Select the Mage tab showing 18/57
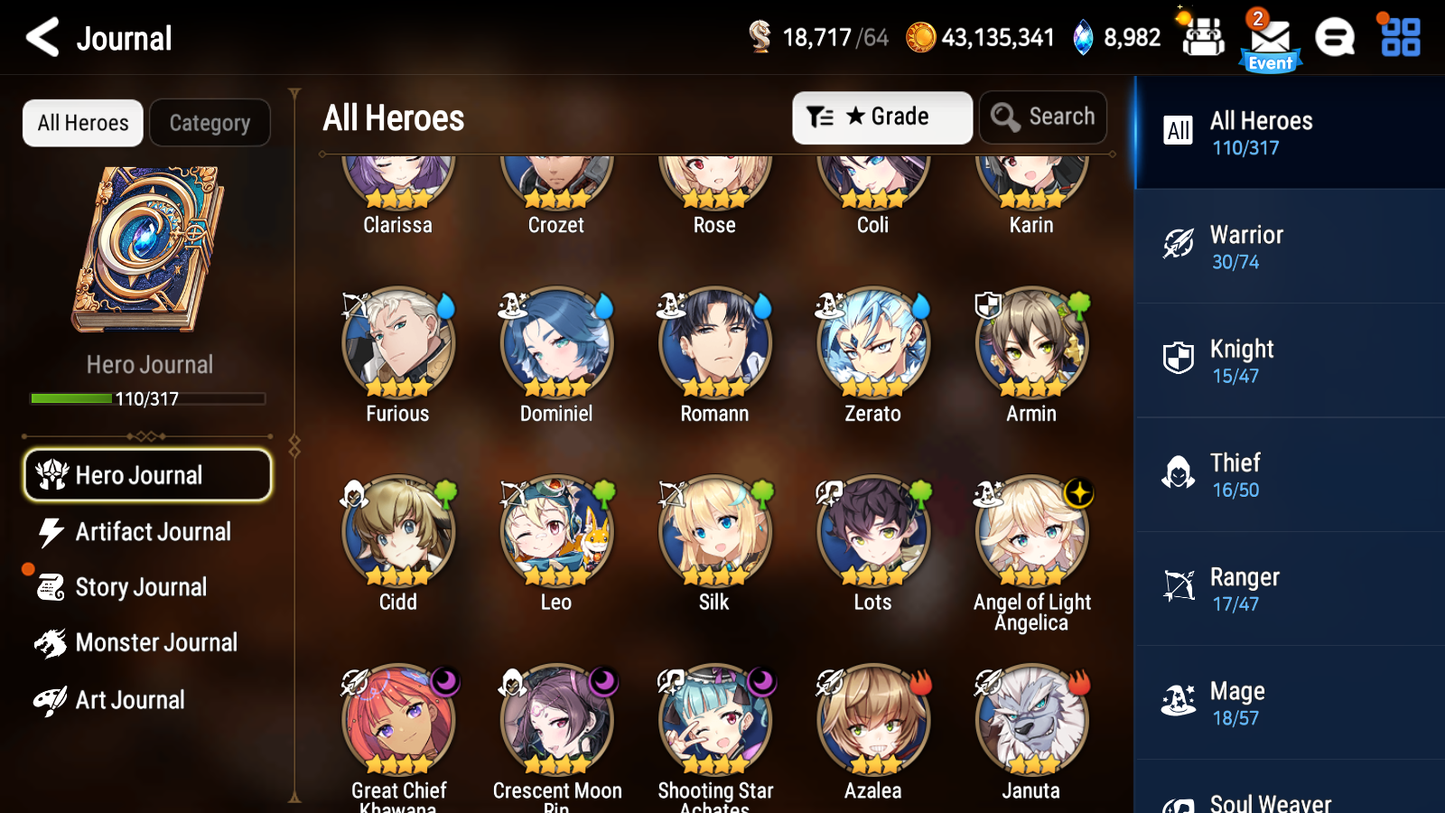The height and width of the screenshot is (813, 1445). (1289, 702)
